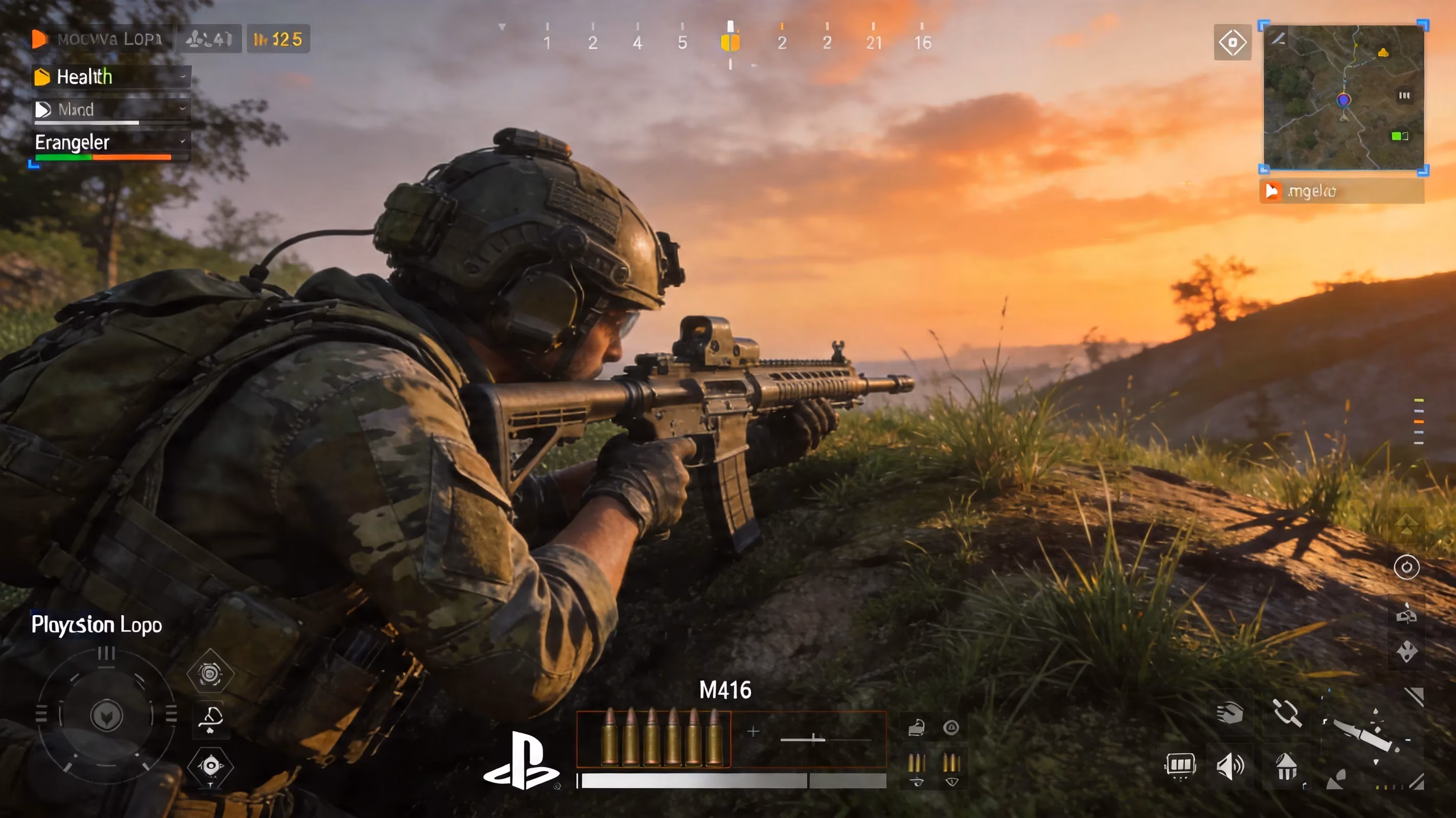Image resolution: width=1456 pixels, height=818 pixels.
Task: Click the compass icon left of the minimap
Action: (1234, 41)
